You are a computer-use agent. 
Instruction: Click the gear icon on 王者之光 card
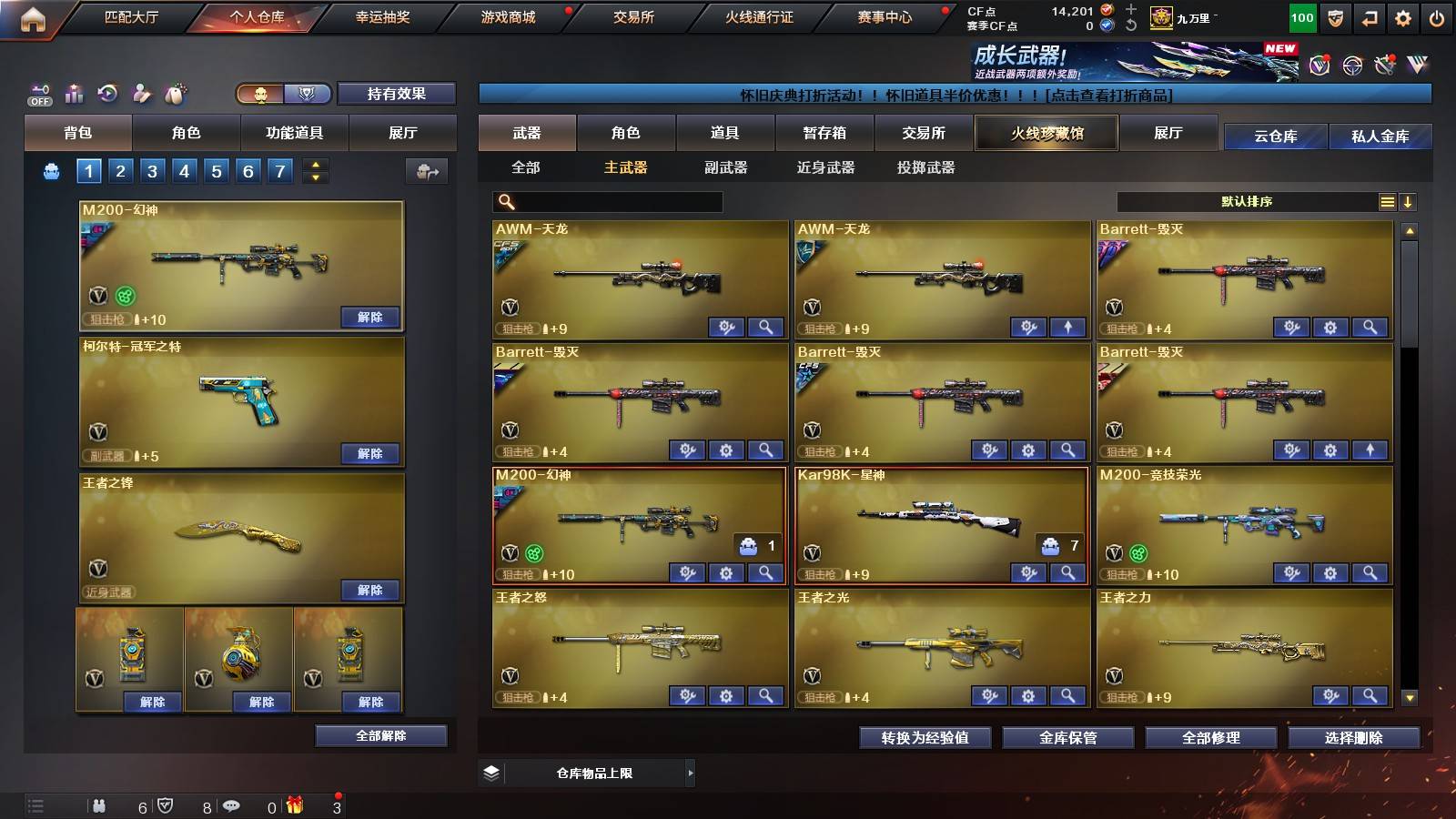pyautogui.click(x=1026, y=695)
